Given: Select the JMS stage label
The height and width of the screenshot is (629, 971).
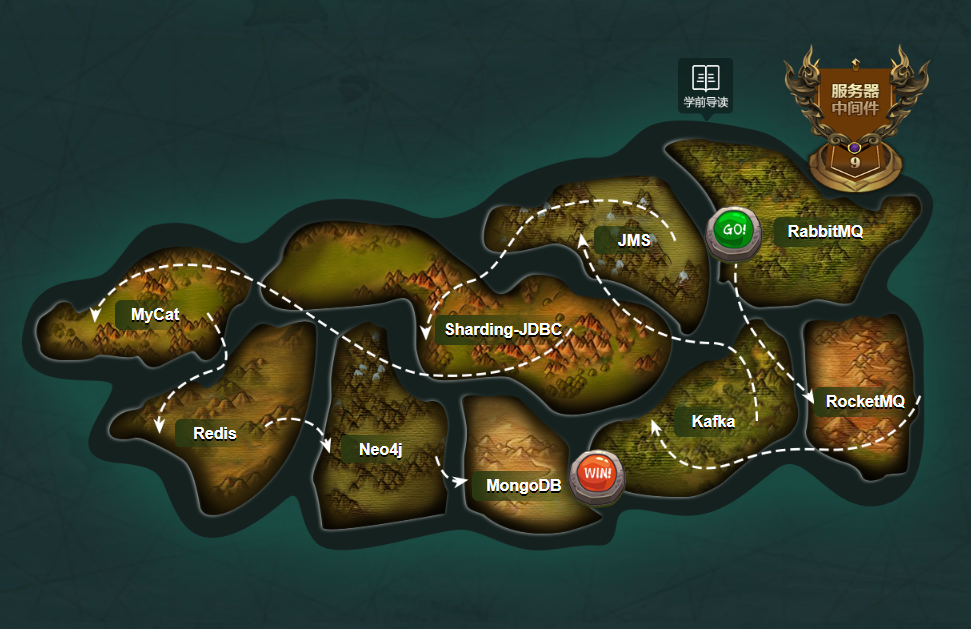Looking at the screenshot, I should pos(633,241).
